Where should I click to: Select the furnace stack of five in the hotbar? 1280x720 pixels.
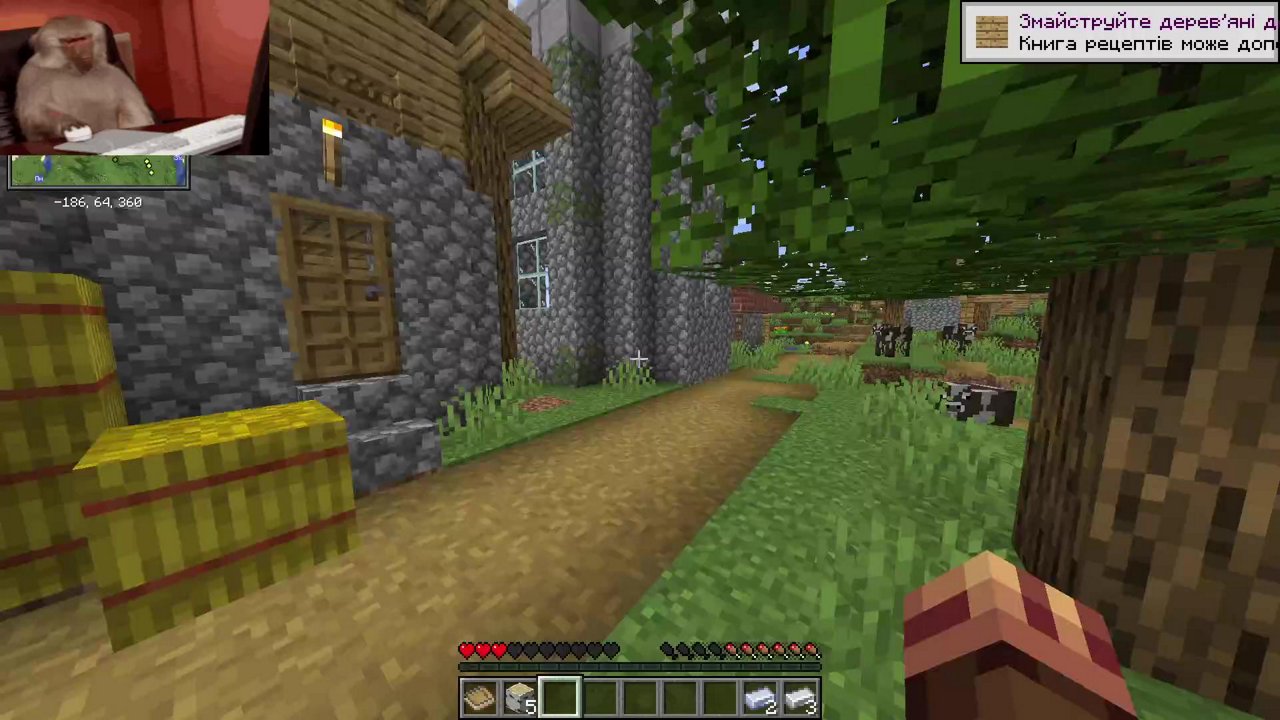(518, 695)
